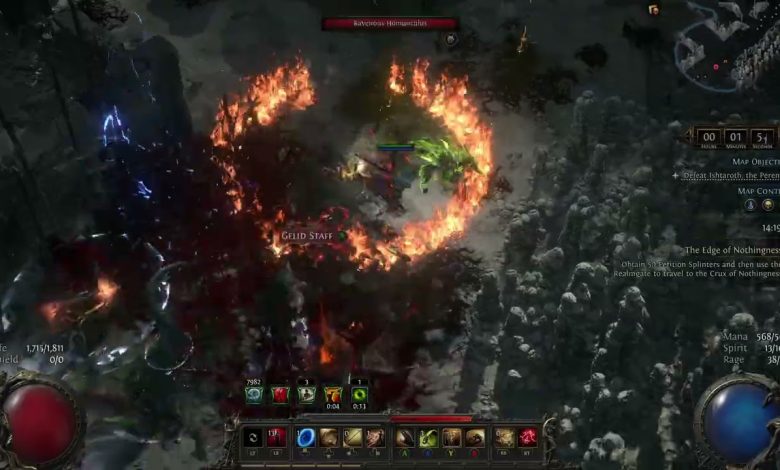
Task: Open the Defeat Ishtaroth map objective
Action: [730, 174]
